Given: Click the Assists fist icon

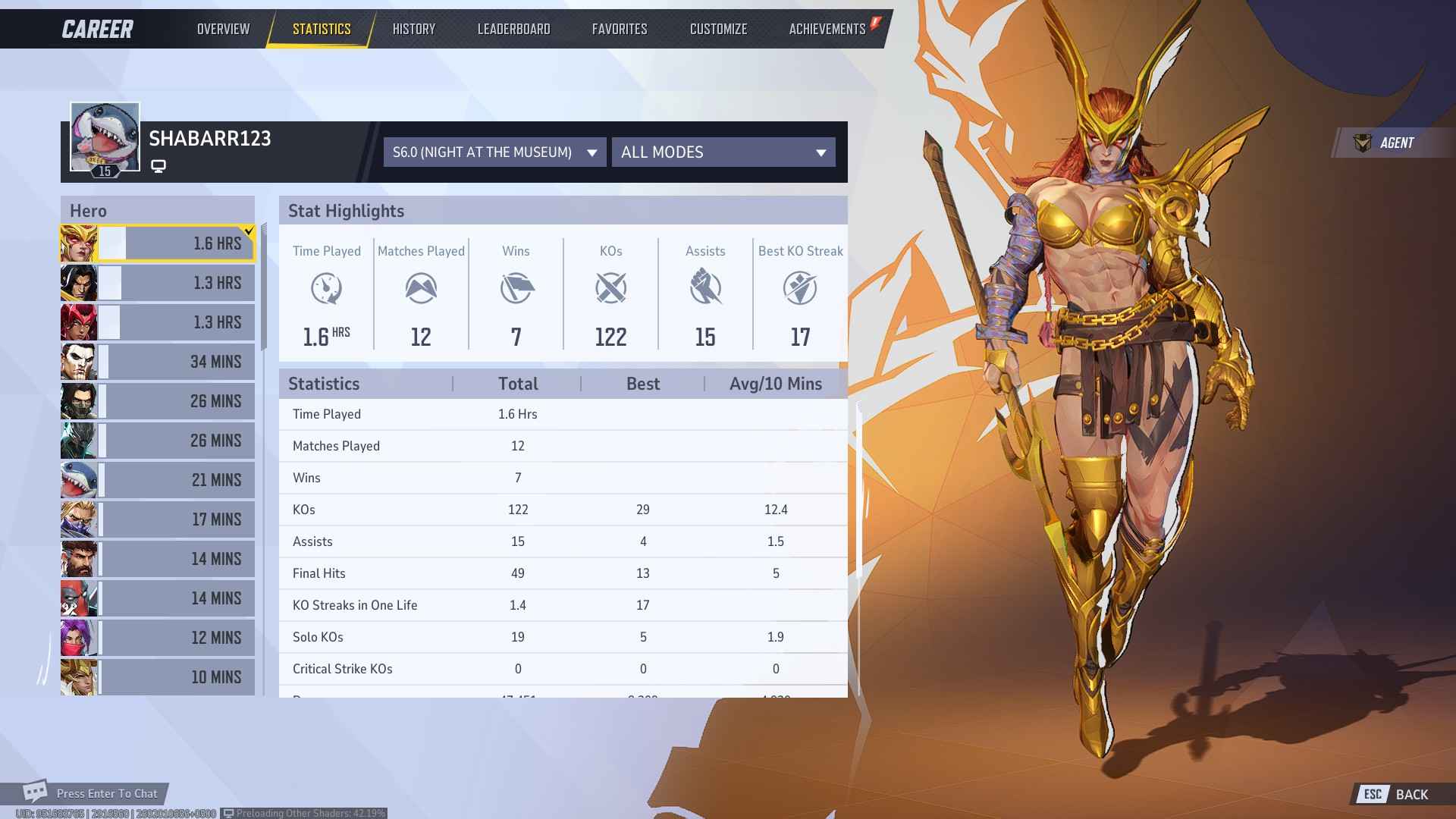Looking at the screenshot, I should pyautogui.click(x=705, y=288).
